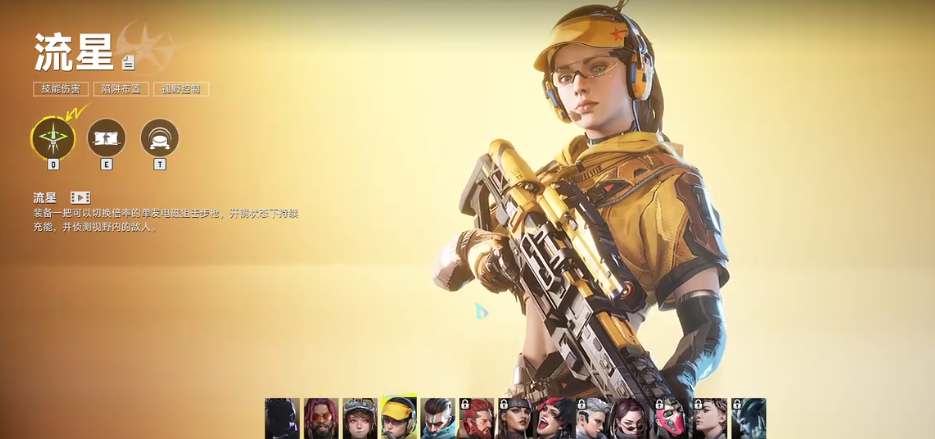Pick the locked hero with red mask

tap(671, 418)
